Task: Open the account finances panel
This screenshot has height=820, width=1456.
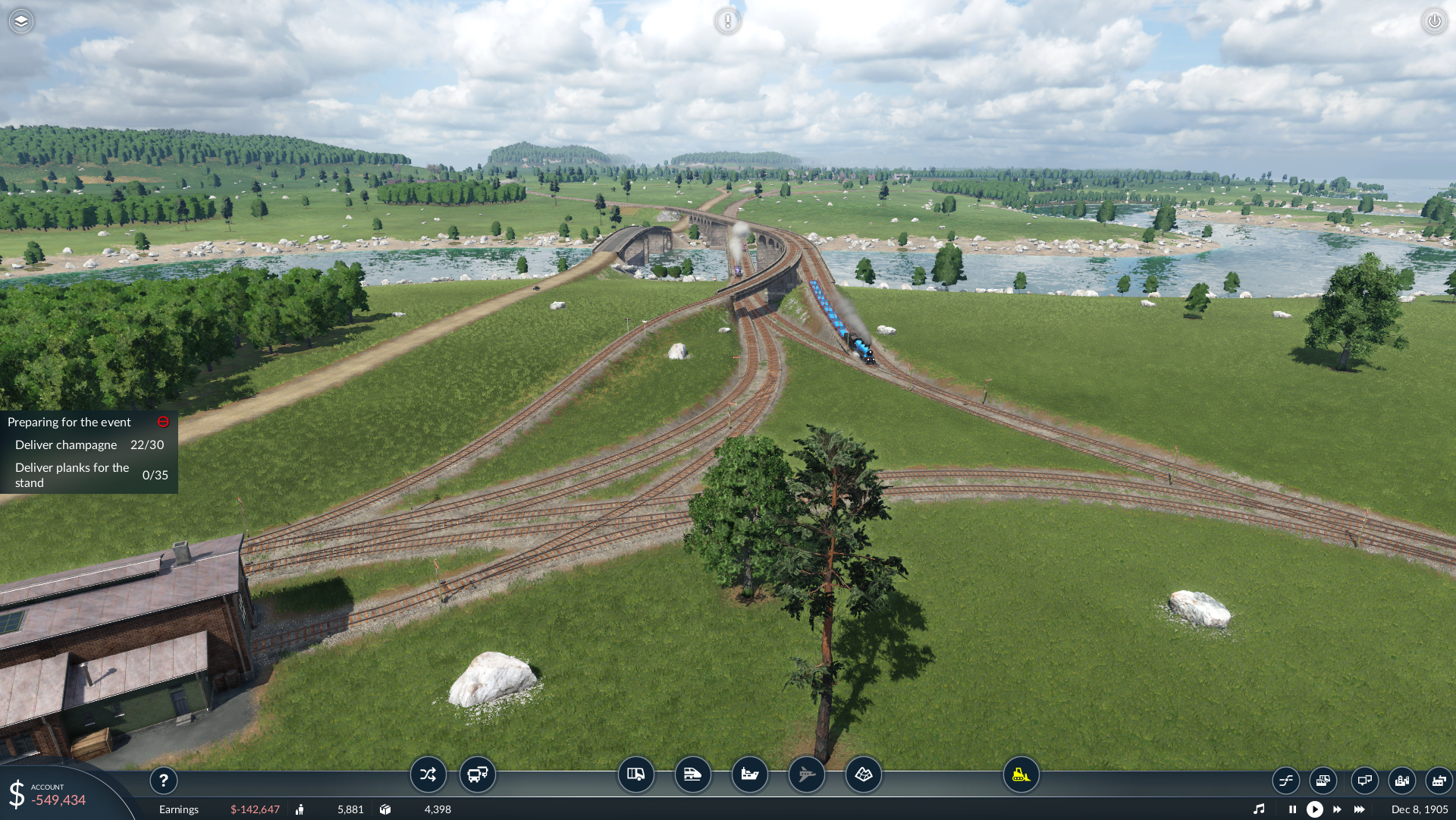Action: pyautogui.click(x=47, y=795)
